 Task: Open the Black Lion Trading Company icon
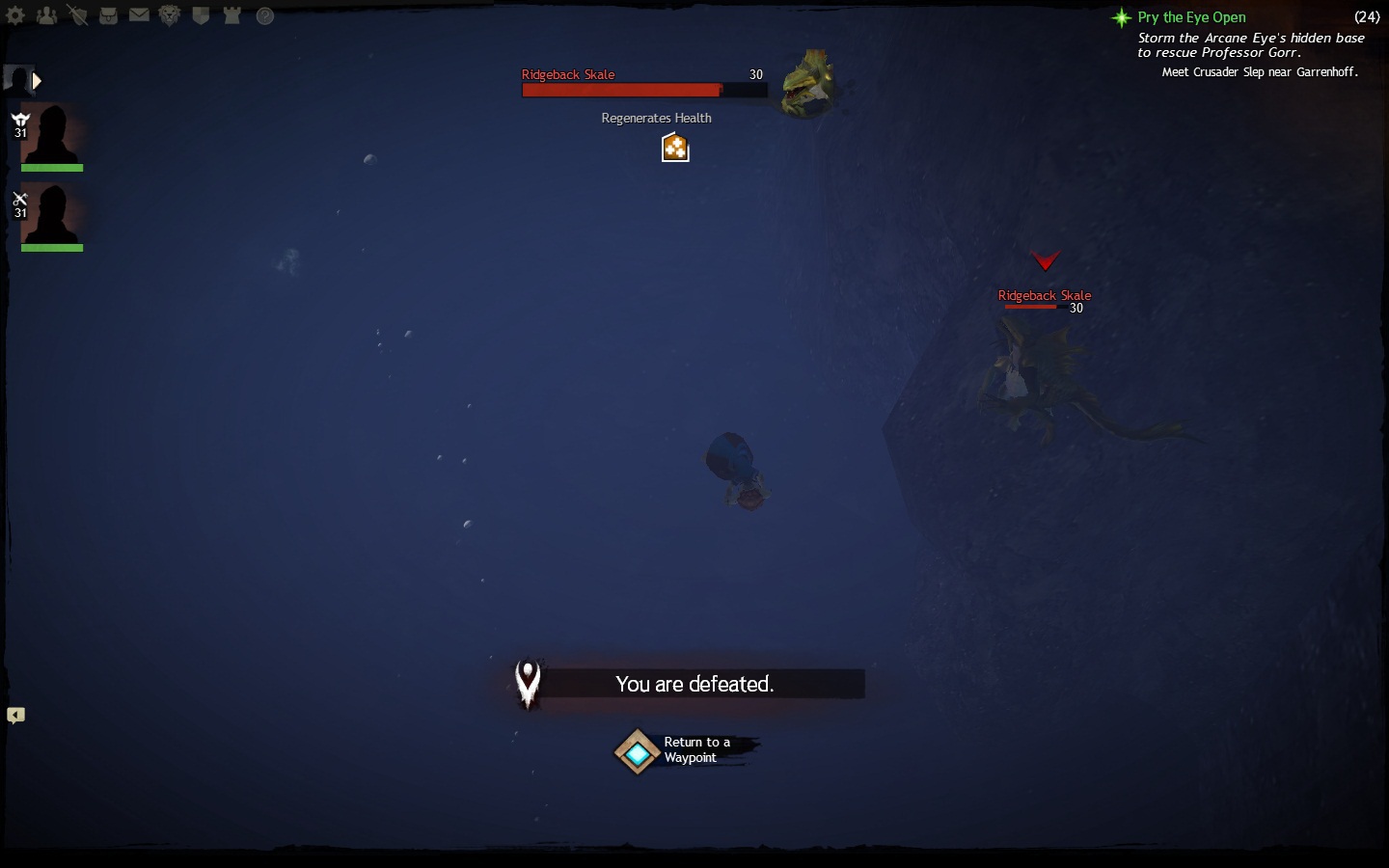[170, 15]
